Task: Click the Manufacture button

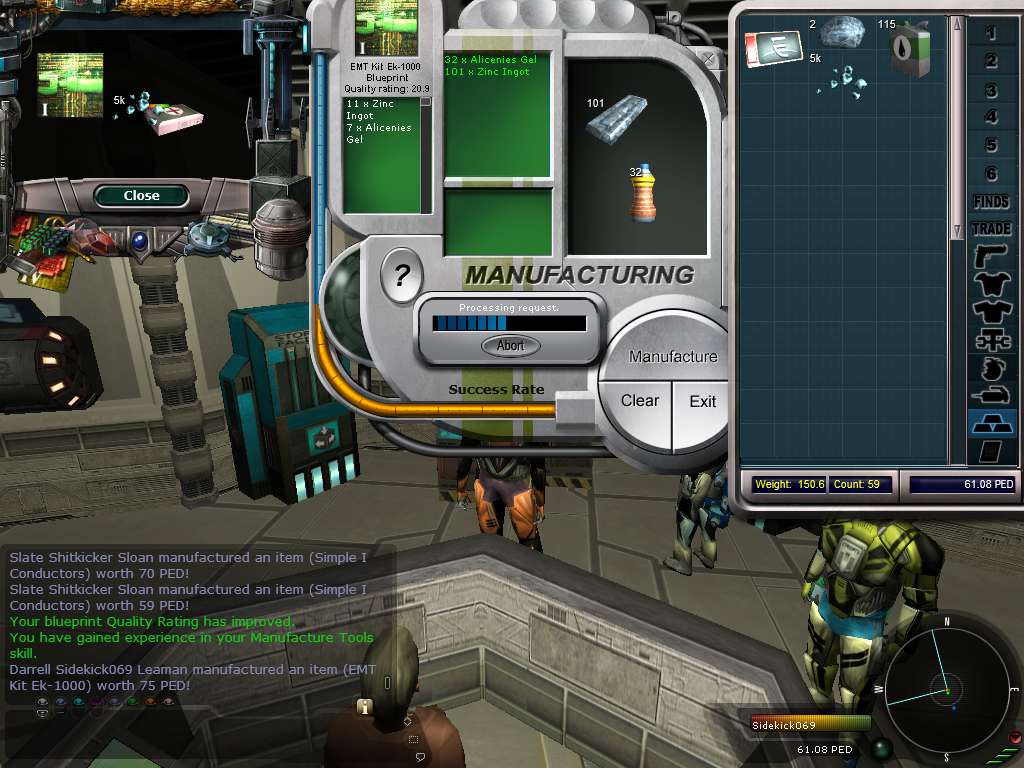Action: (673, 356)
